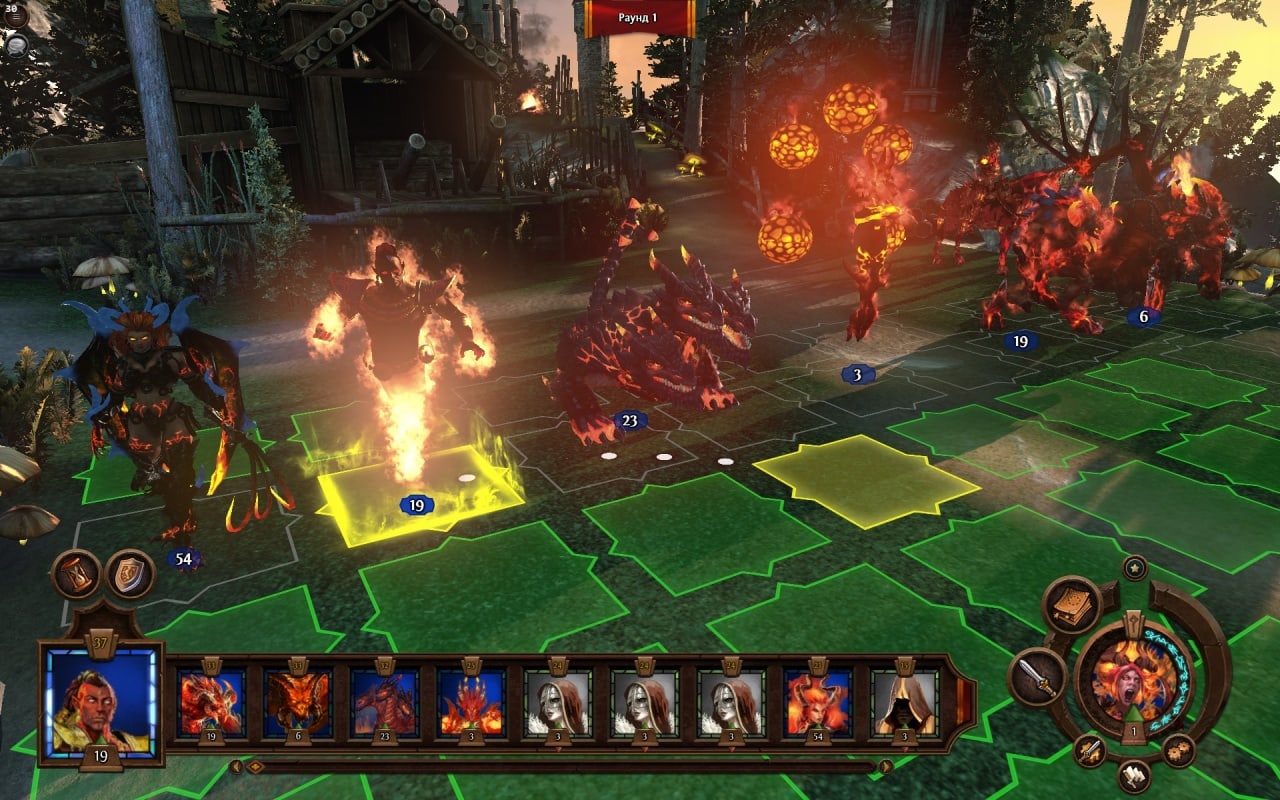
Task: Choose the succubus portrait with stack 54
Action: (818, 702)
